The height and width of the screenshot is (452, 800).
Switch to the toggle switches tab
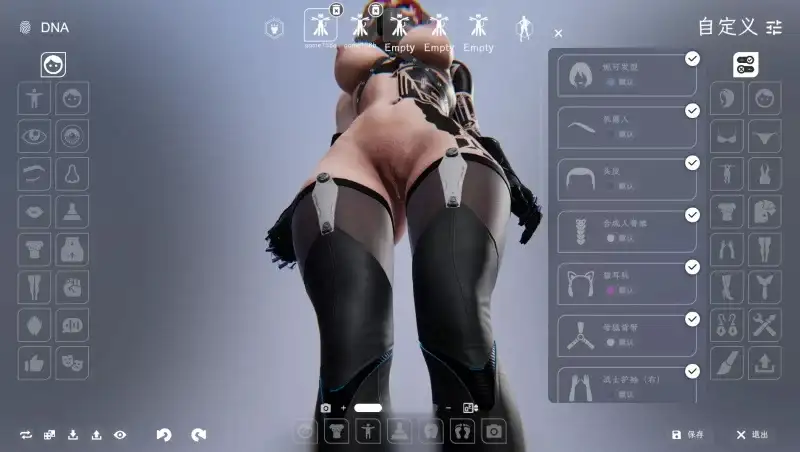746,65
